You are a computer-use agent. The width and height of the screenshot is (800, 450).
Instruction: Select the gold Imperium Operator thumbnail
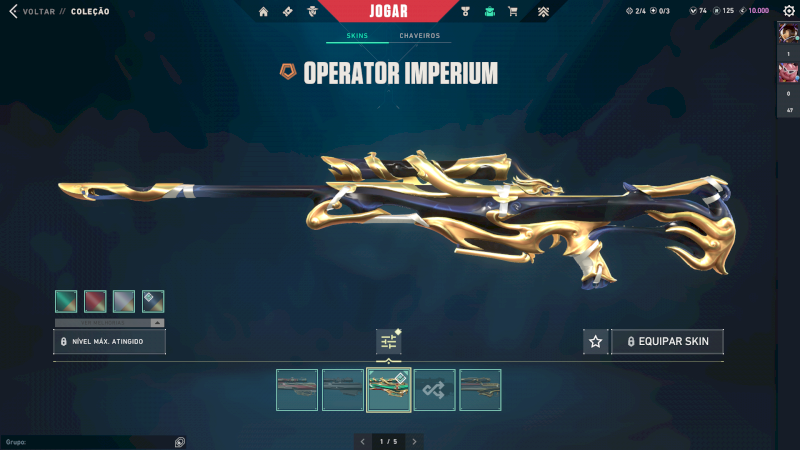click(x=389, y=390)
